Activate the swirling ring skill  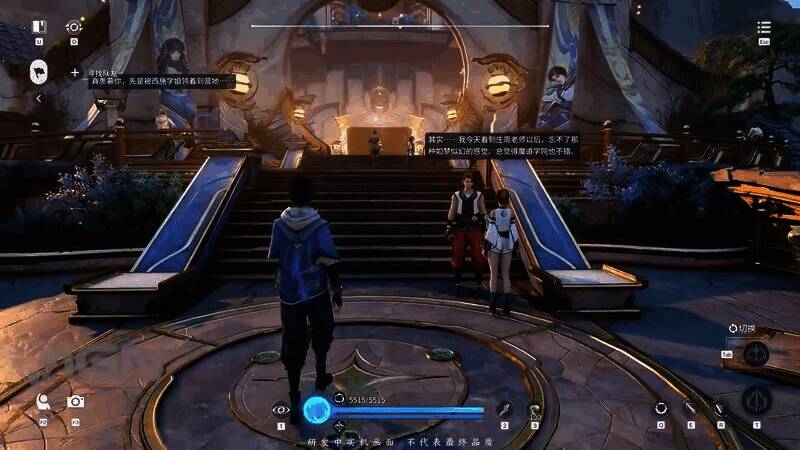click(x=661, y=408)
